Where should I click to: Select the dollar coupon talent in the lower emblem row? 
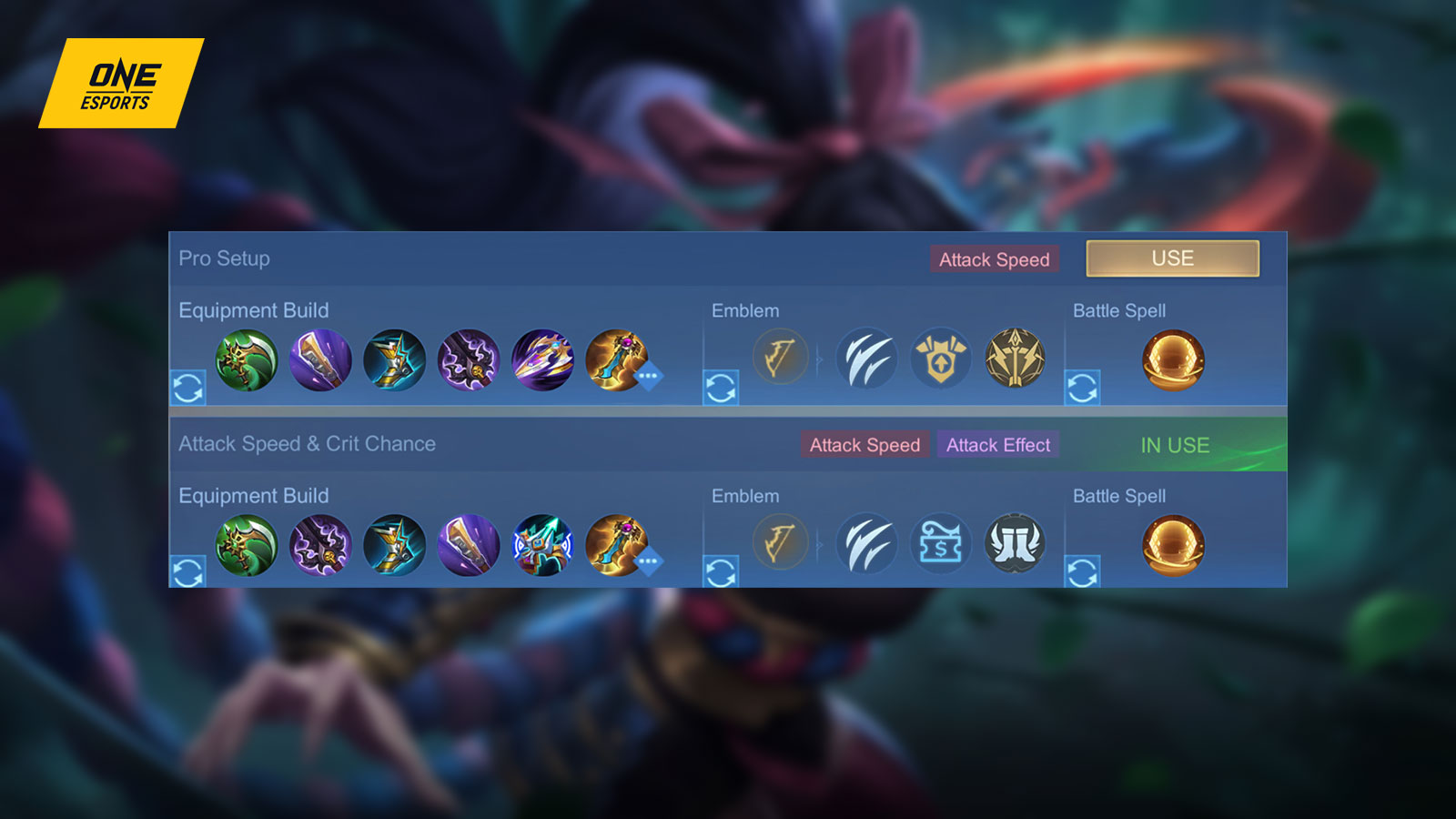tap(938, 544)
